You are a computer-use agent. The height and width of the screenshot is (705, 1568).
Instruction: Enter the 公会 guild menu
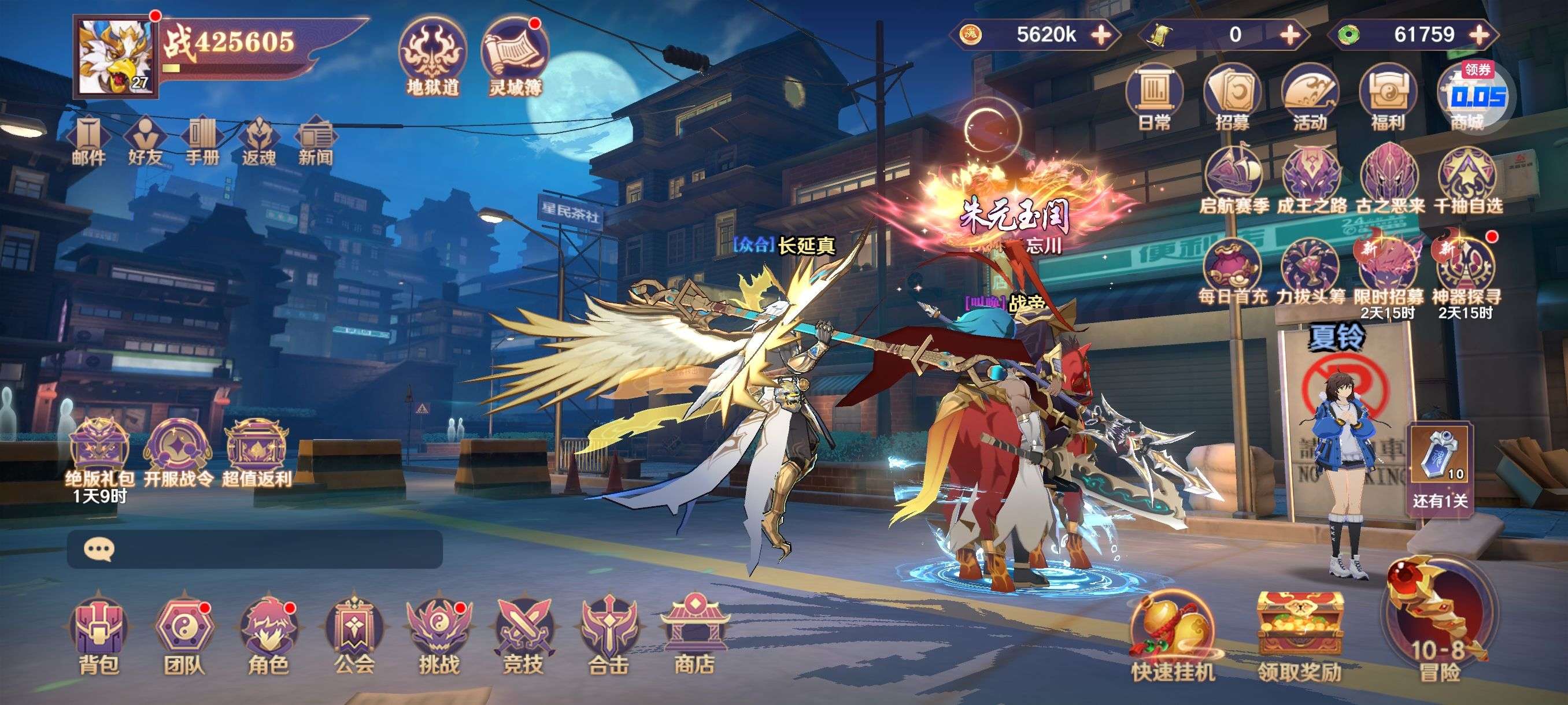(354, 636)
